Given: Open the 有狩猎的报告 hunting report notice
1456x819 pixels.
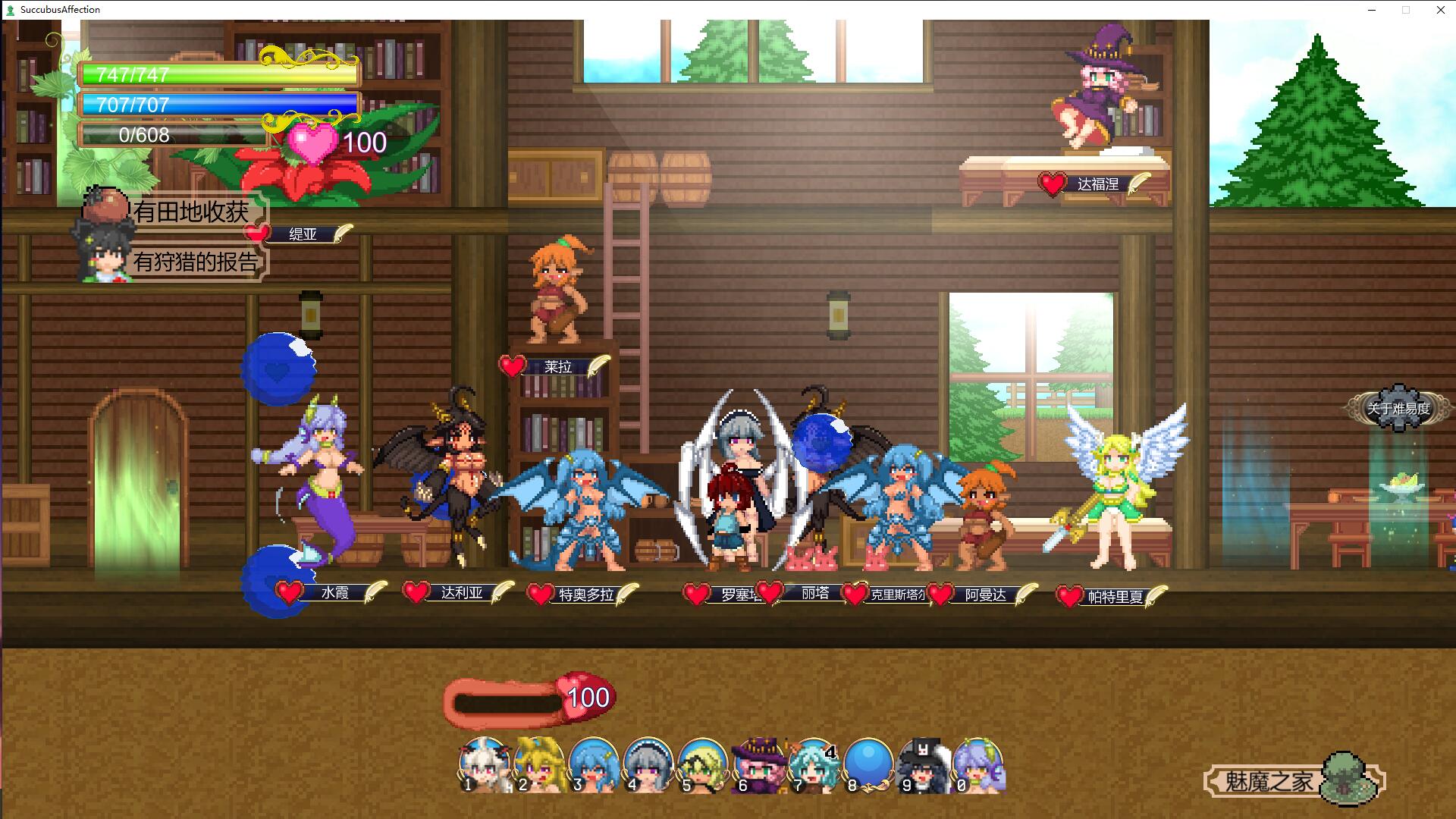Looking at the screenshot, I should pyautogui.click(x=195, y=262).
